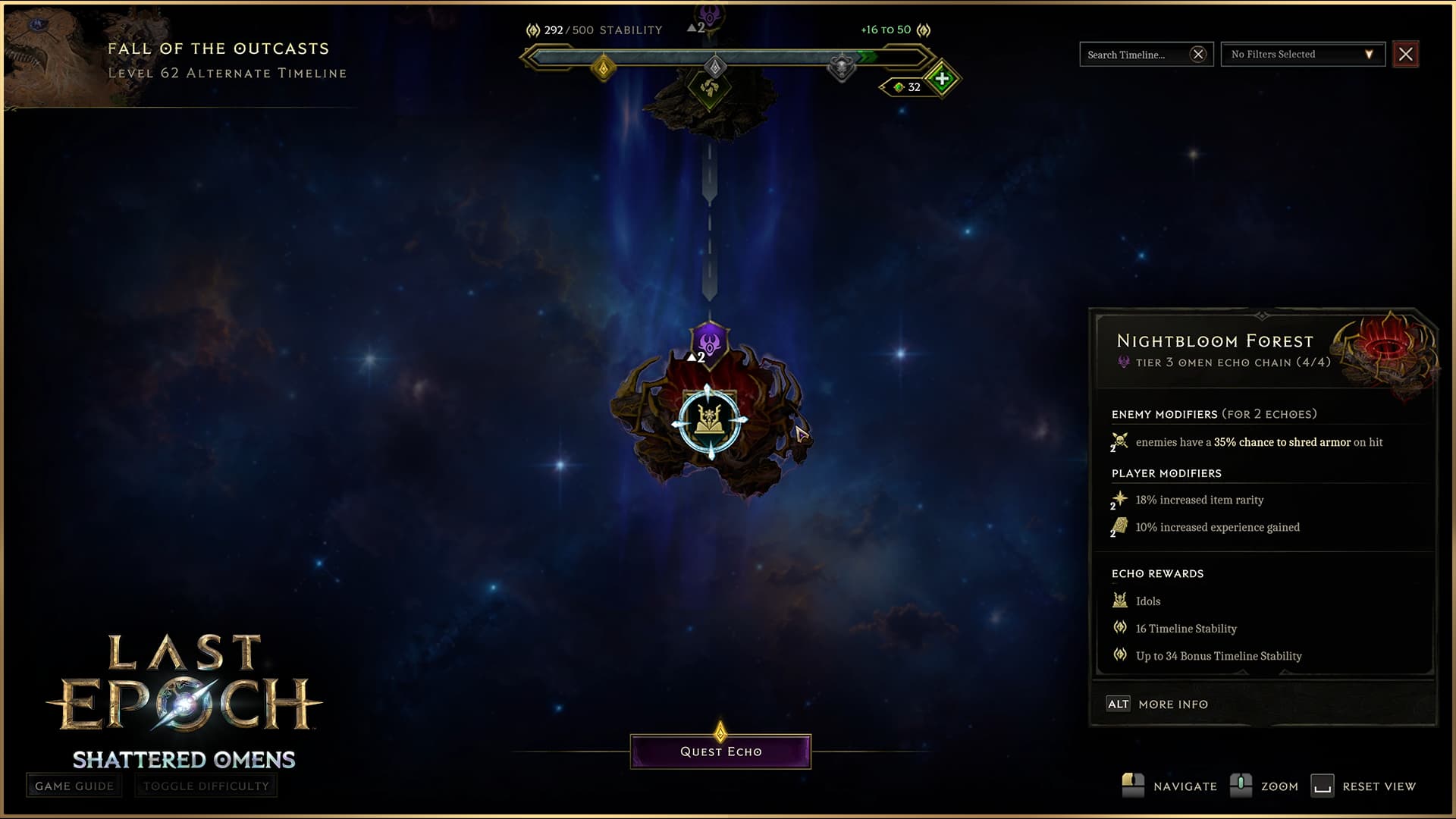The width and height of the screenshot is (1456, 819).
Task: Type in the Search Timeline field
Action: [1134, 55]
